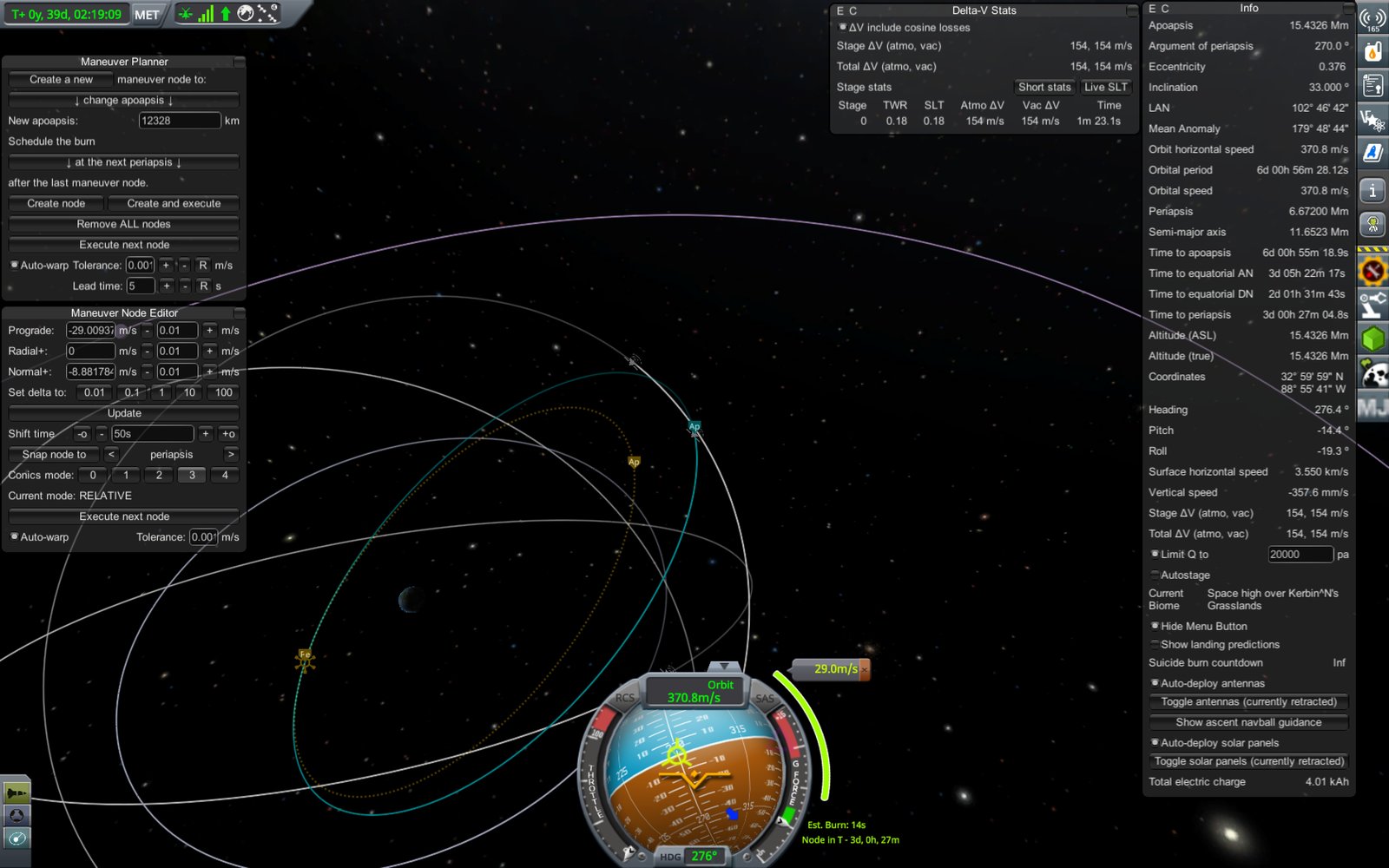This screenshot has height=868, width=1389.
Task: Toggle the Autostage option
Action: [x=1155, y=575]
